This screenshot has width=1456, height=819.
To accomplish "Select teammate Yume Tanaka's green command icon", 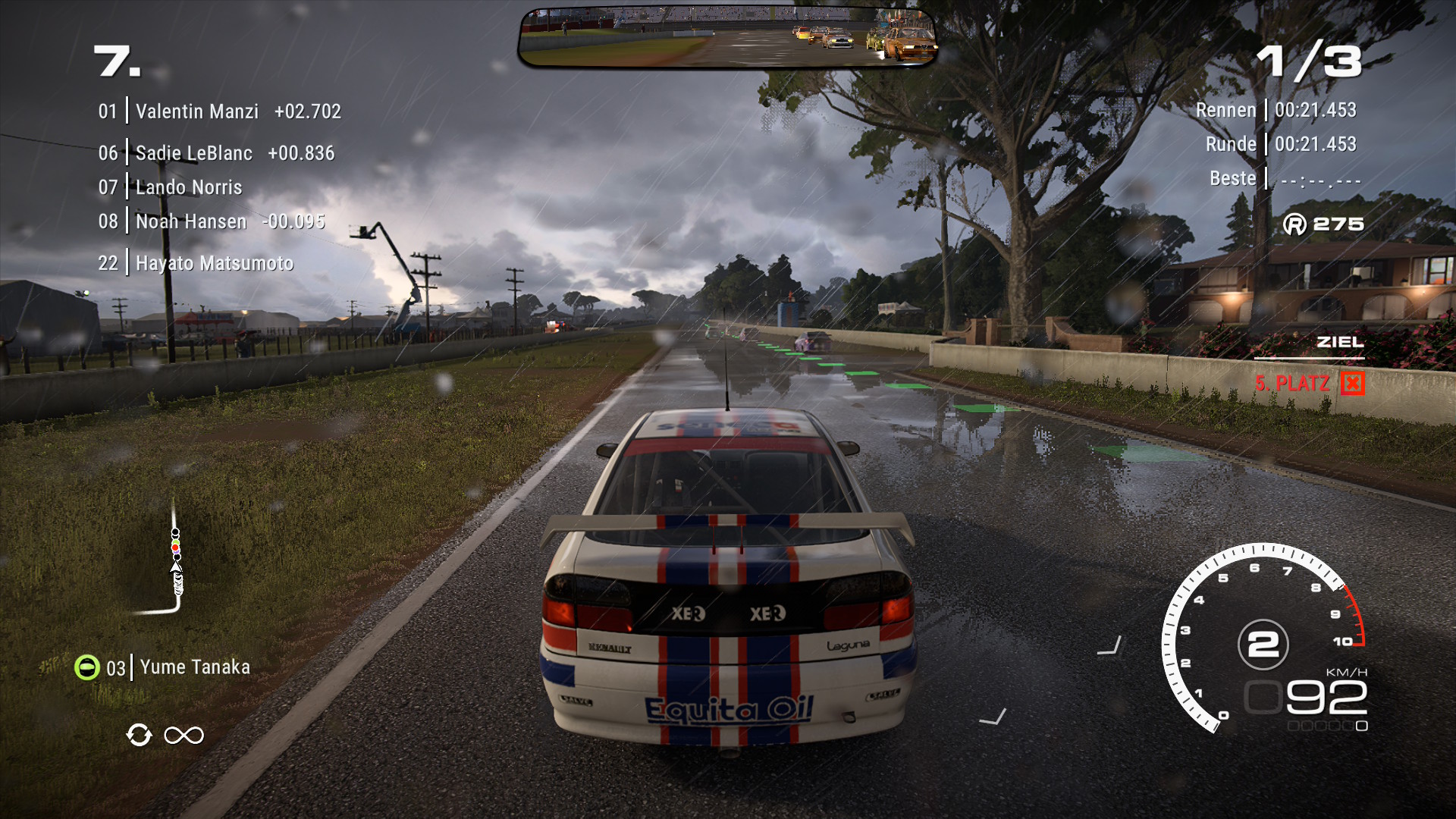I will 87,667.
